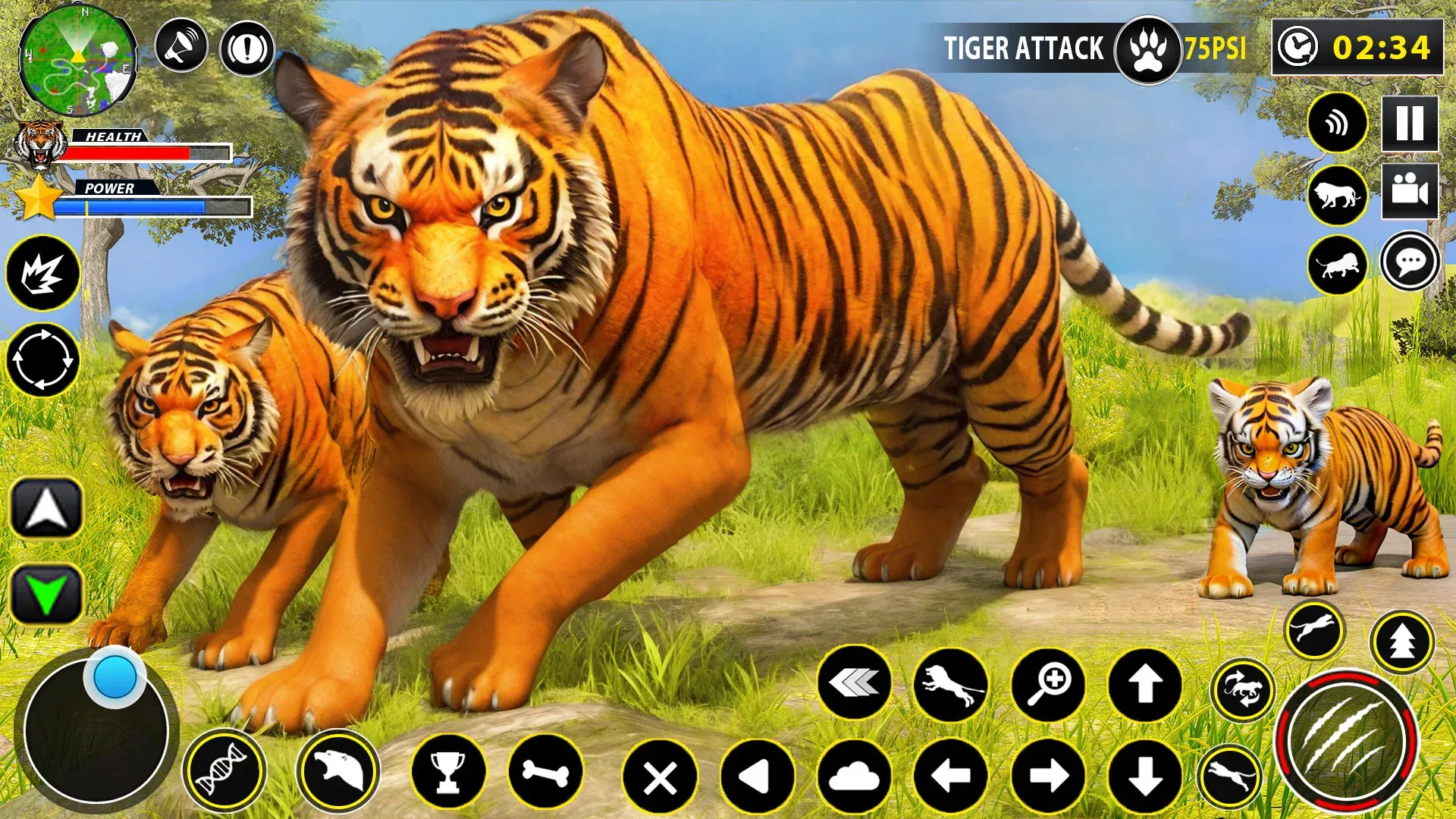Open the chat speech bubble
Viewport: 1456px width, 819px height.
pos(1410,262)
